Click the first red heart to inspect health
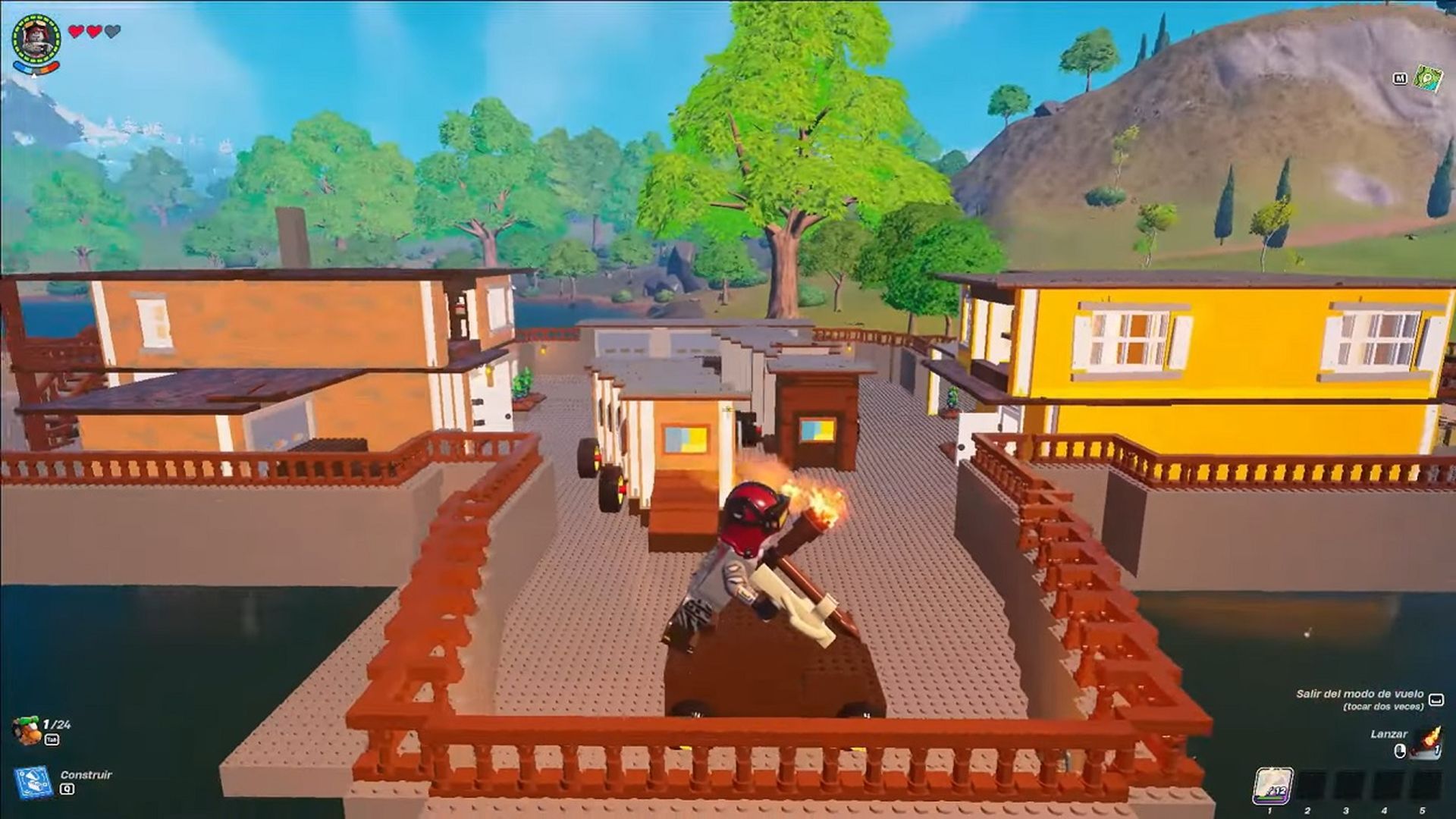The height and width of the screenshot is (819, 1456). click(x=77, y=30)
